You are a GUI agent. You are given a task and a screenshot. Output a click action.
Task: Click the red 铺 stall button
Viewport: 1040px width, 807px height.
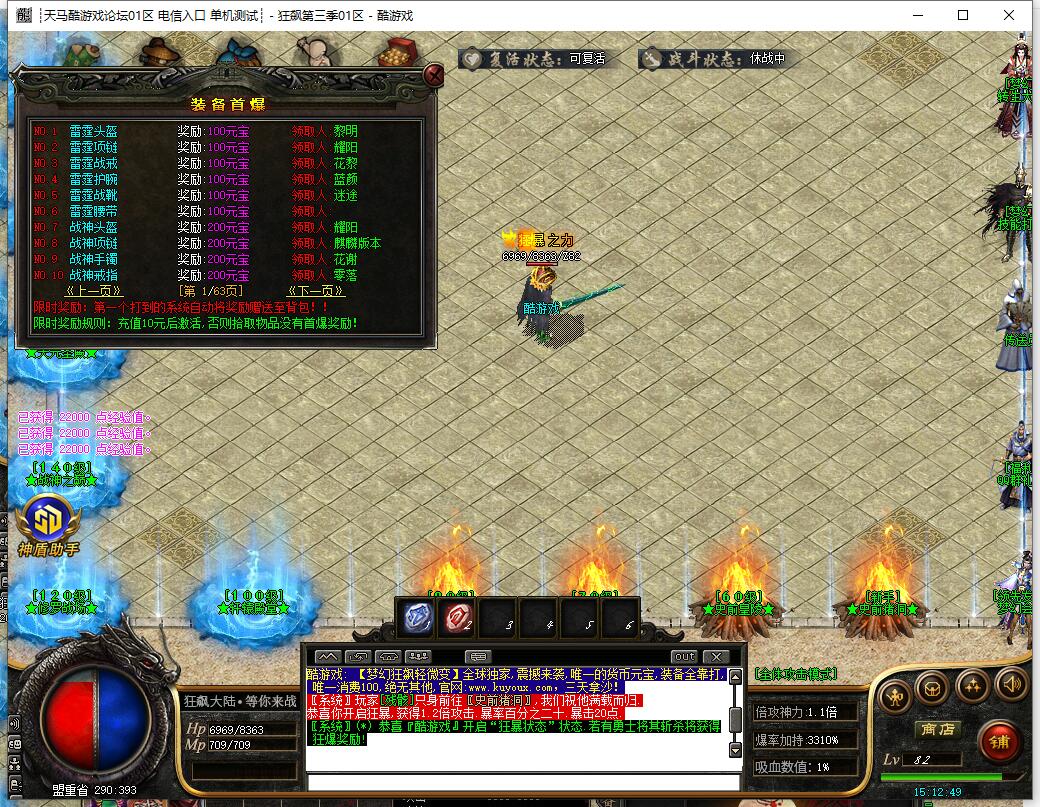coord(997,741)
